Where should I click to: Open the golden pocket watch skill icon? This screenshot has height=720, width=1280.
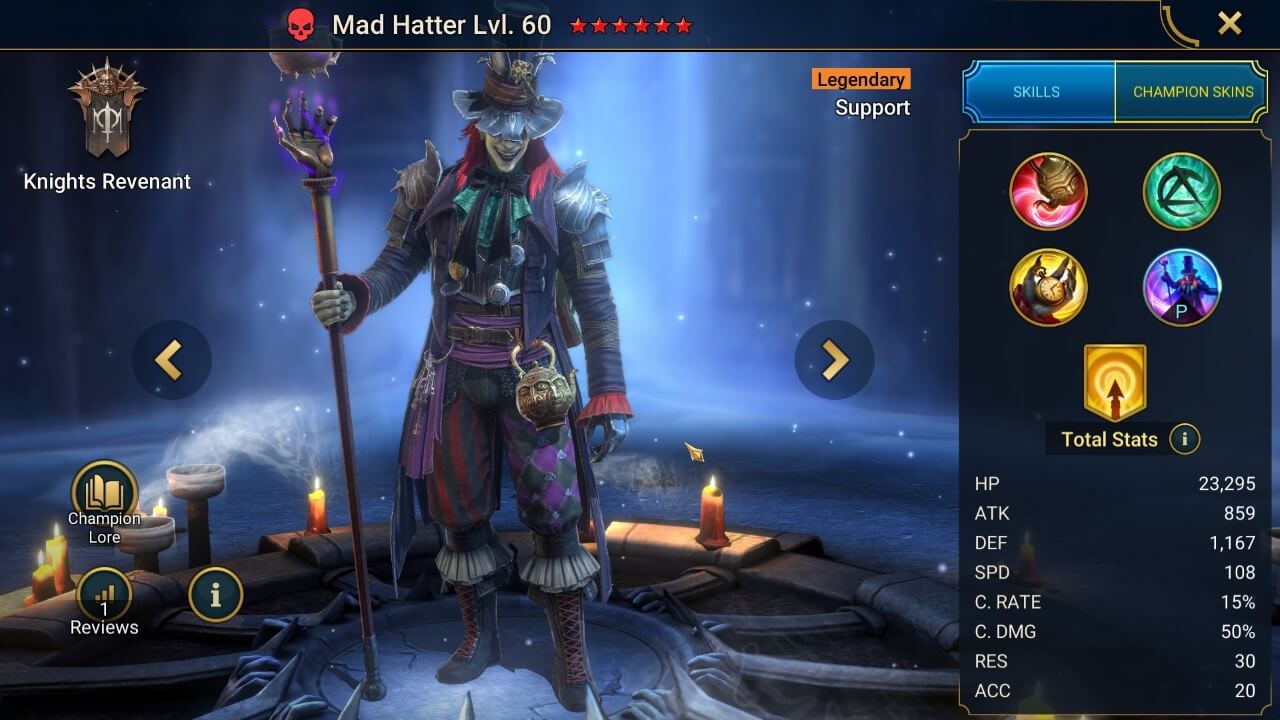click(1050, 288)
